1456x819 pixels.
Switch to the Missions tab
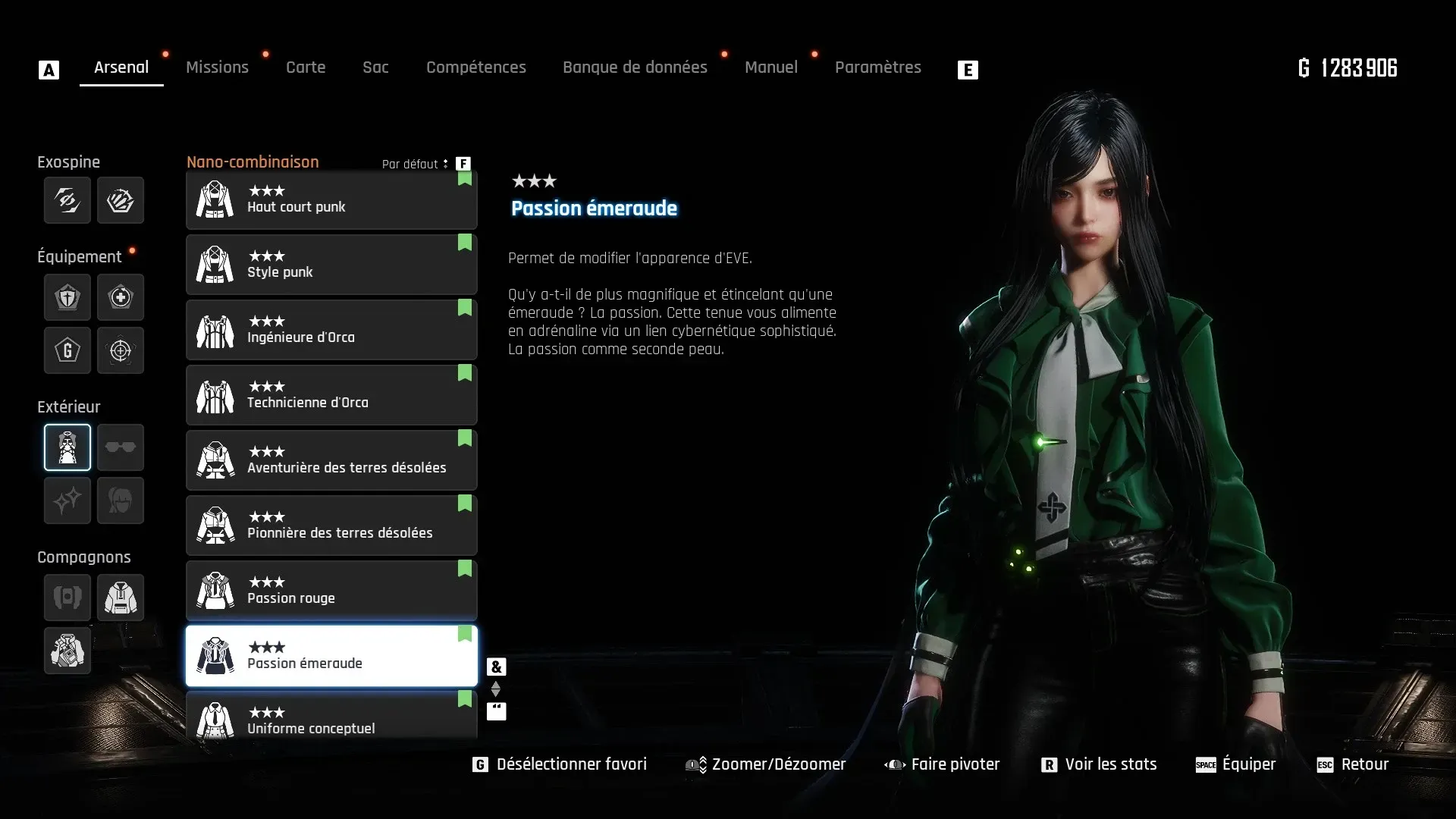(x=217, y=67)
